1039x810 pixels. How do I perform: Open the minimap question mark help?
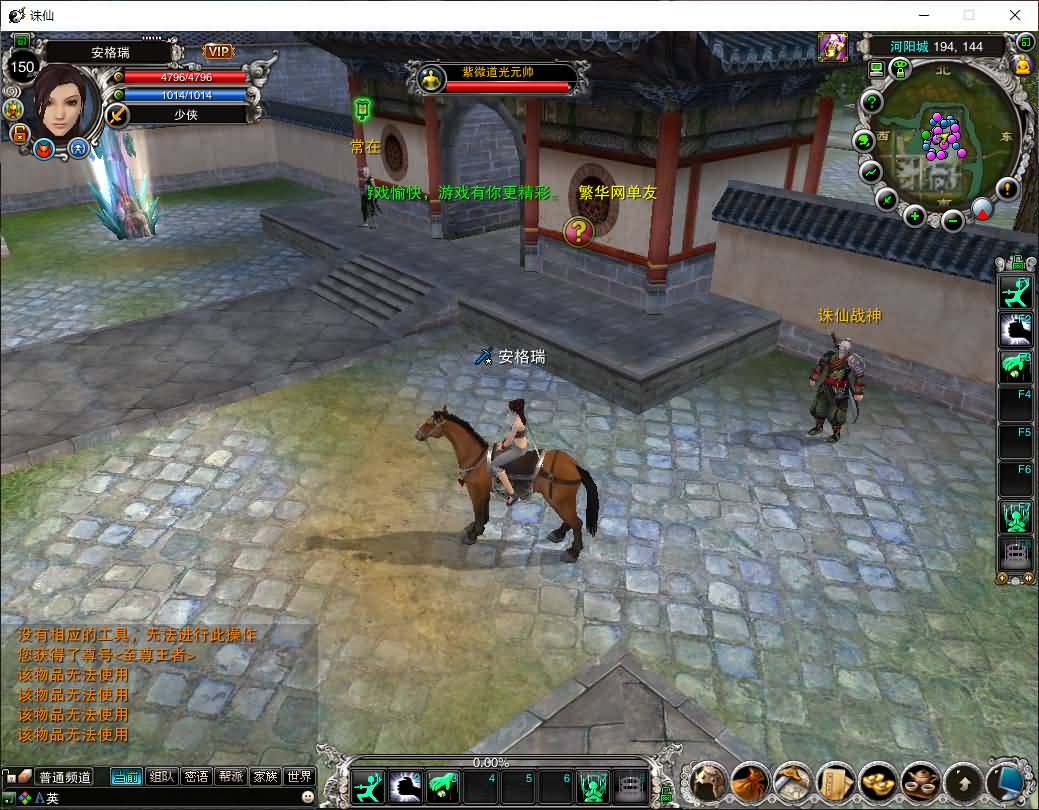pos(872,101)
